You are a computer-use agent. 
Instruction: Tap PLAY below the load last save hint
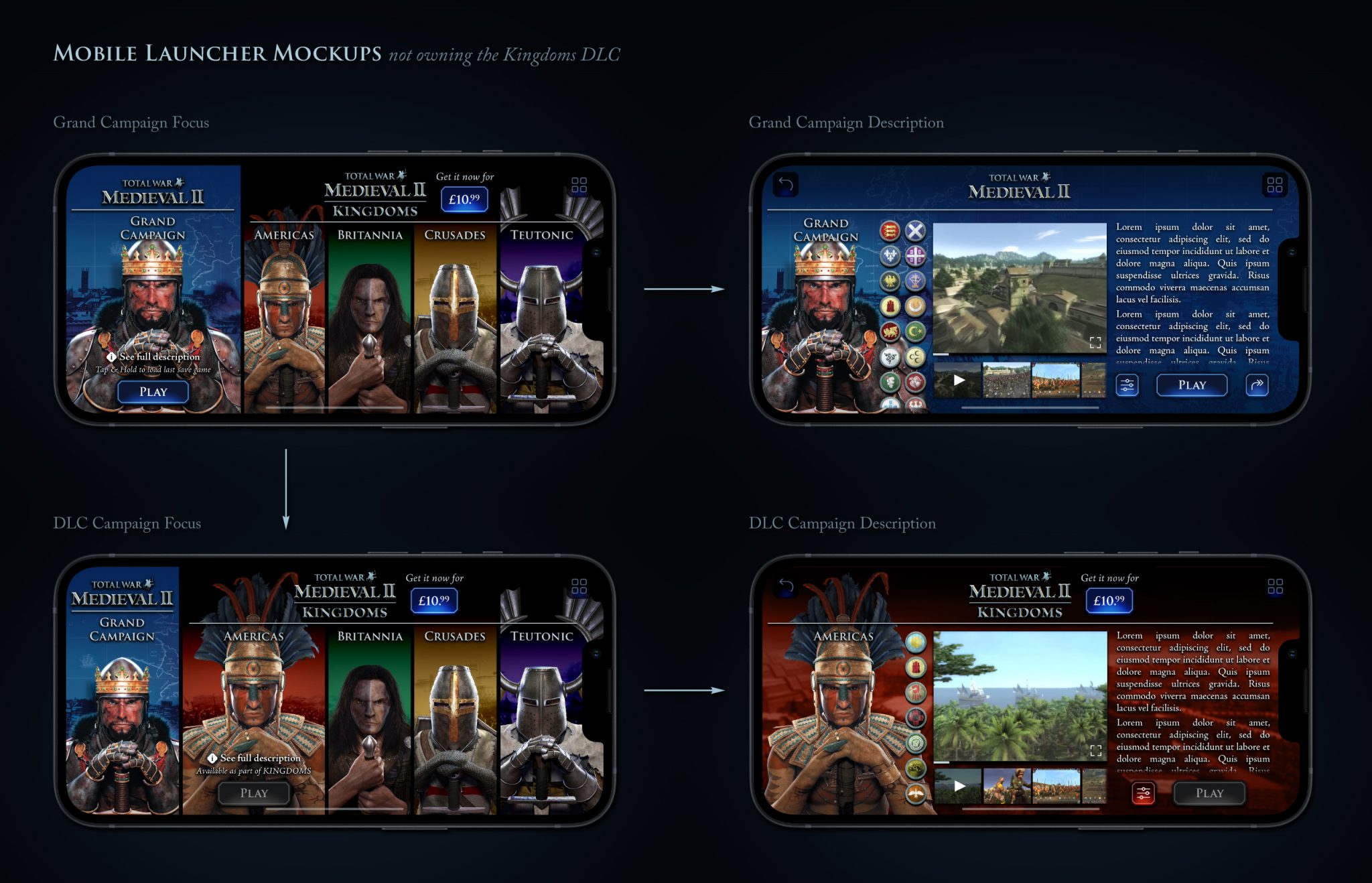[x=153, y=392]
